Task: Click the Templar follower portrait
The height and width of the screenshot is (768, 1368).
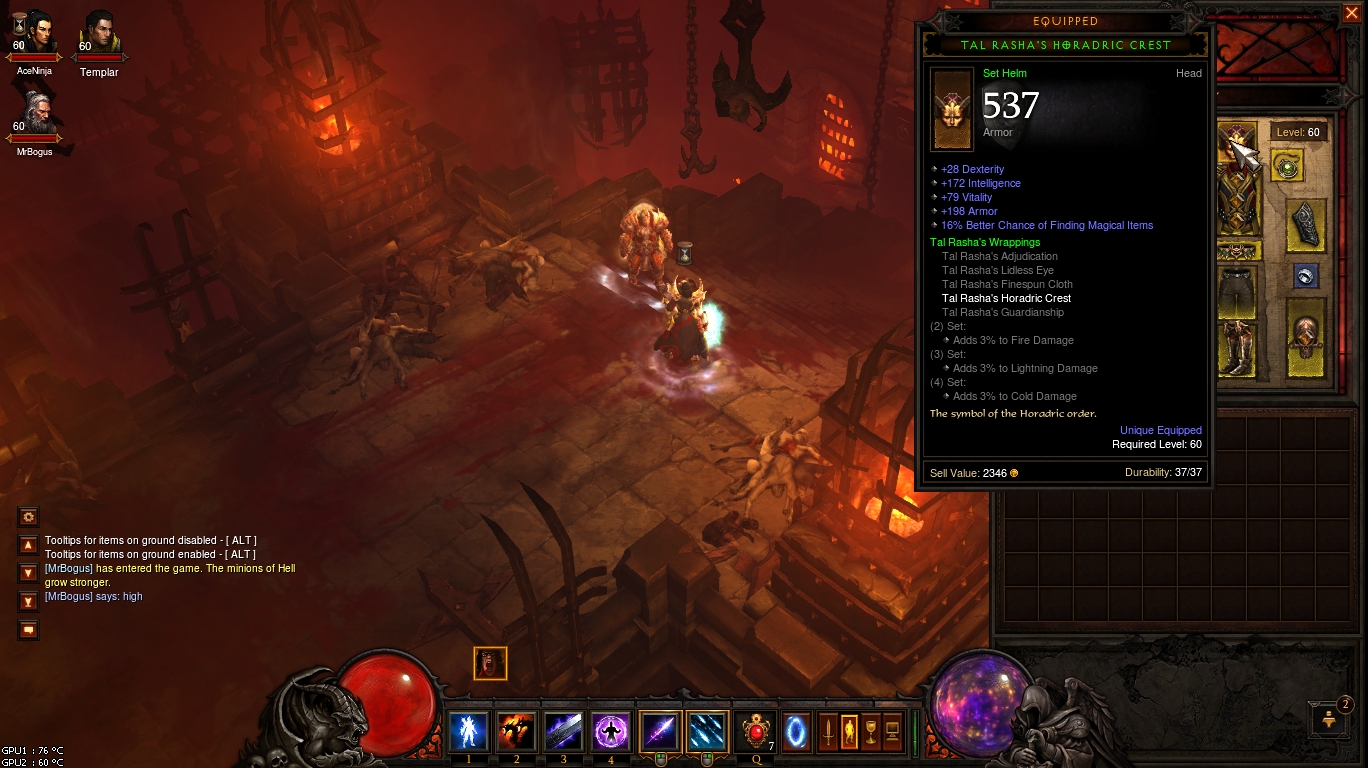Action: pyautogui.click(x=99, y=35)
